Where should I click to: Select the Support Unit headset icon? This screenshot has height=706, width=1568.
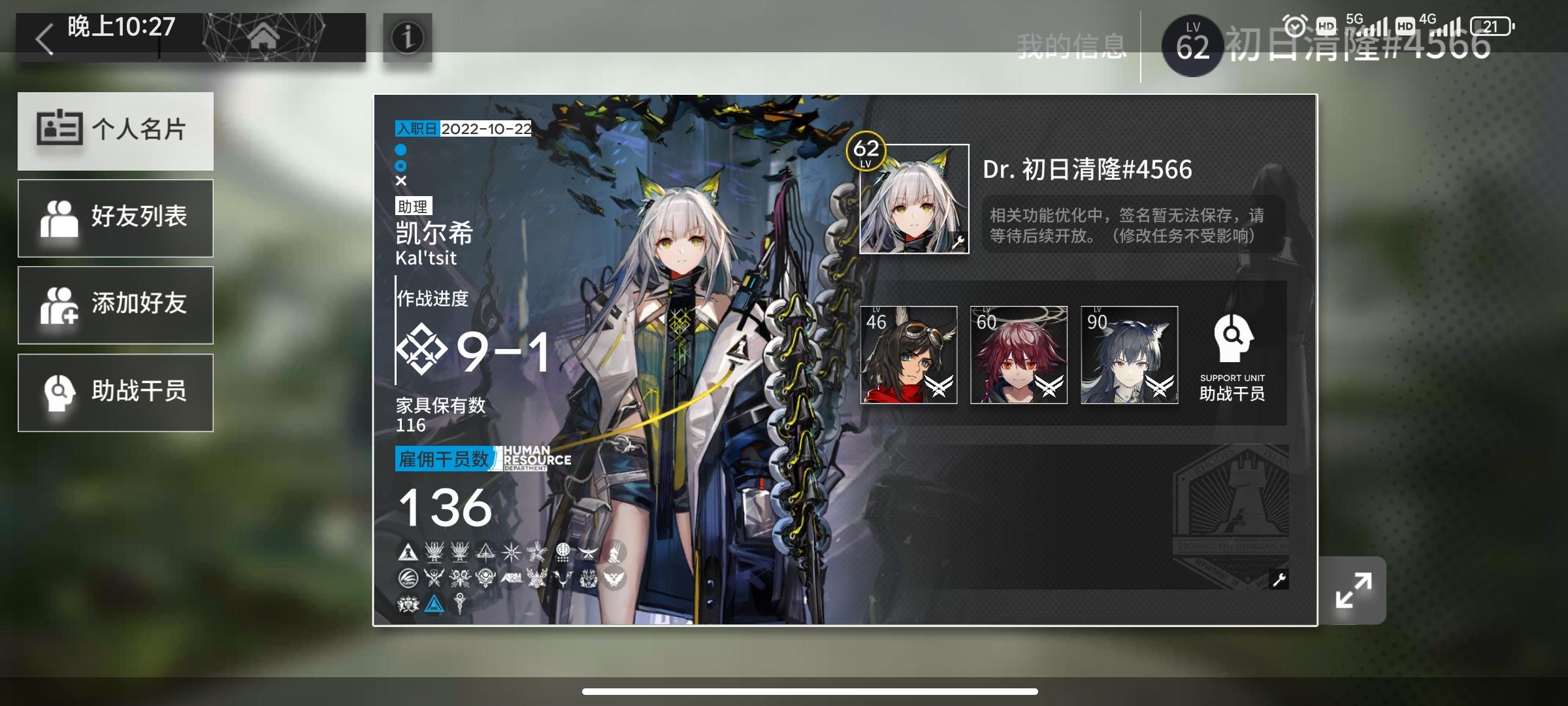point(1232,337)
